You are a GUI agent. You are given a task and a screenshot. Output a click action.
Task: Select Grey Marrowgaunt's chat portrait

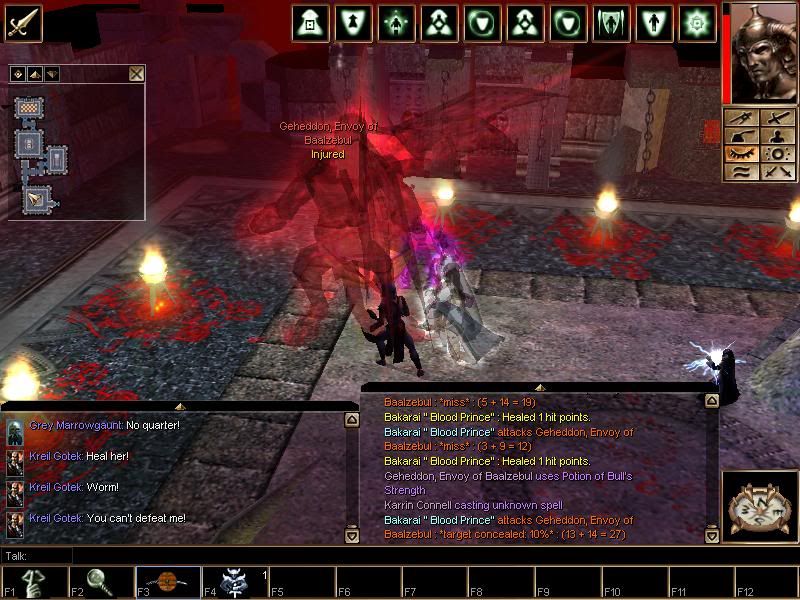point(15,431)
